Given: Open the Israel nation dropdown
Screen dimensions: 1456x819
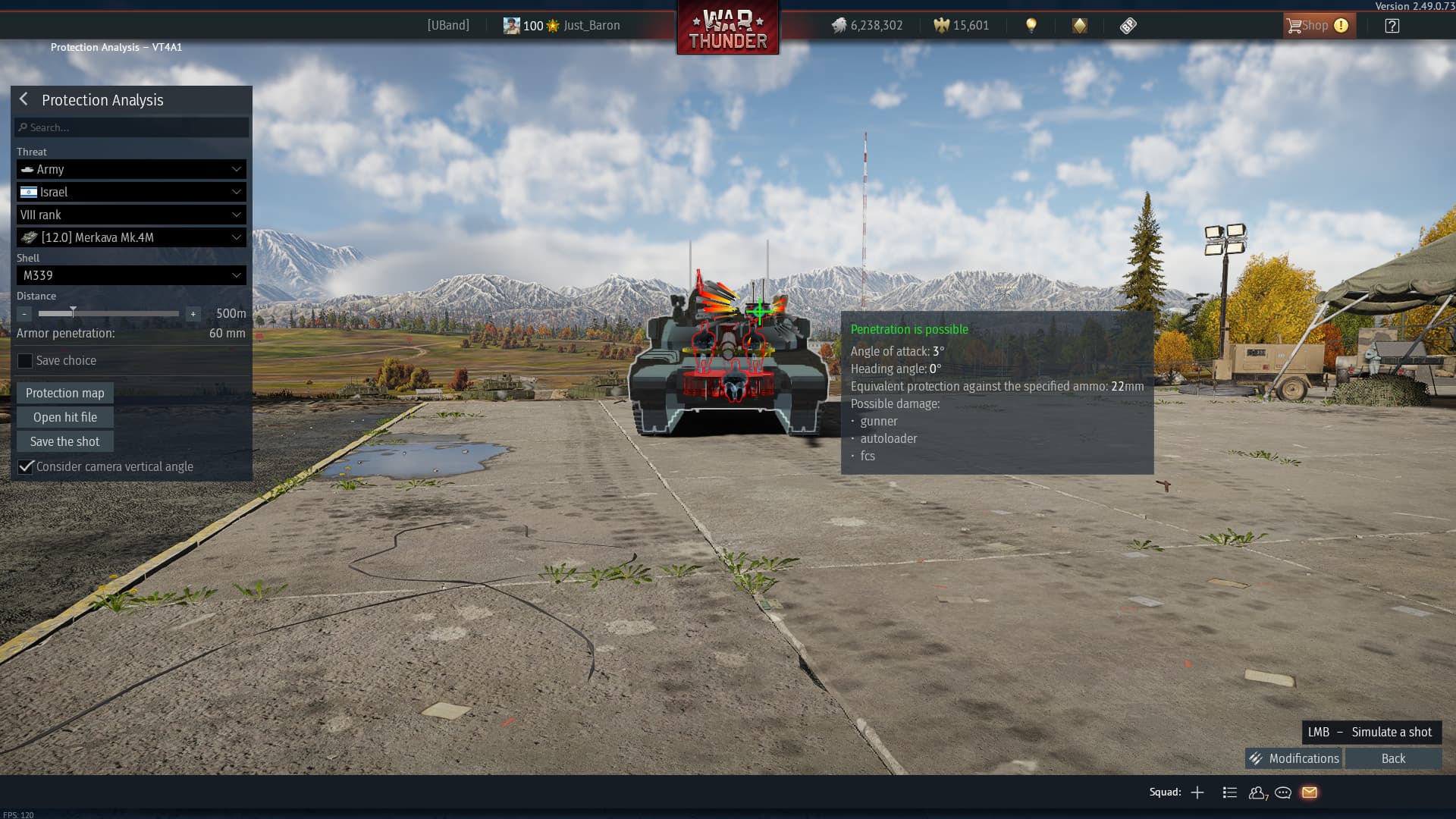Looking at the screenshot, I should pyautogui.click(x=131, y=192).
